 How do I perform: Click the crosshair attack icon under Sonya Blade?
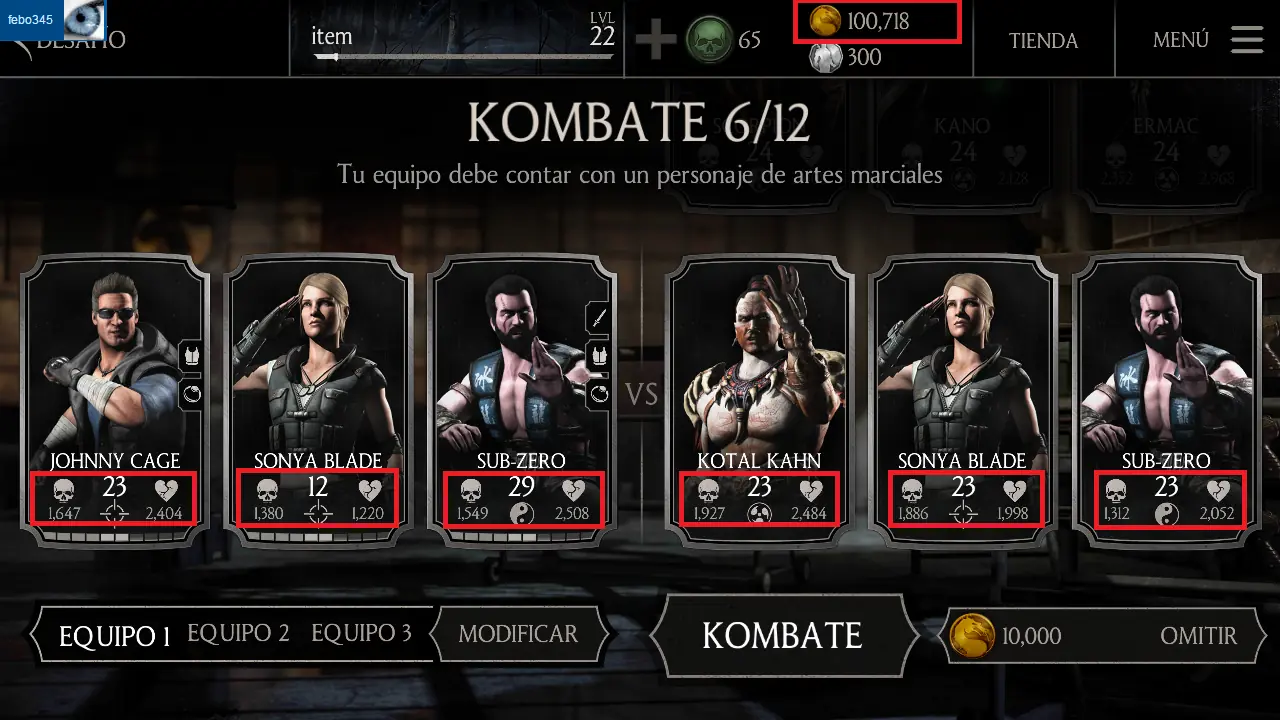(317, 516)
